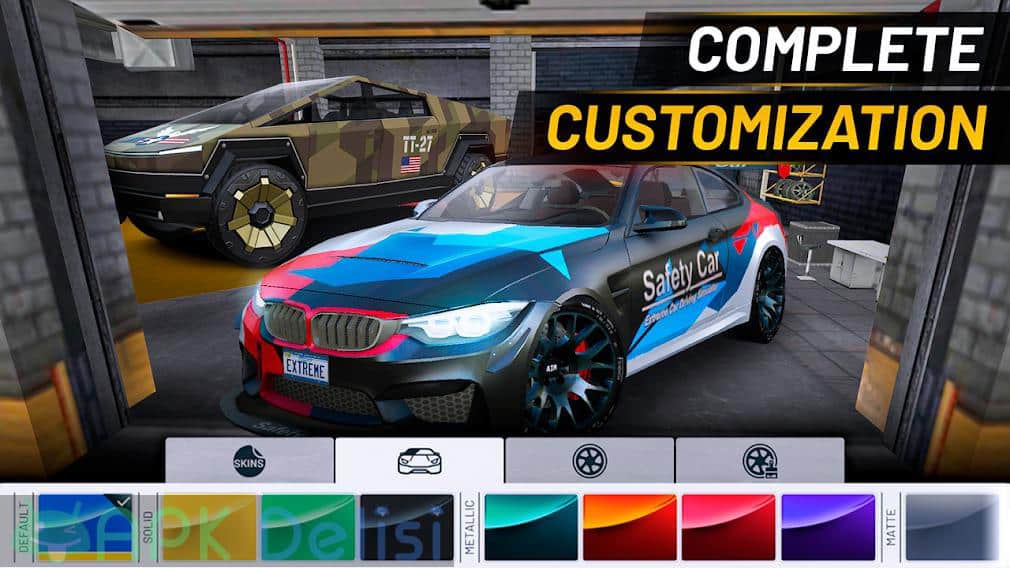The width and height of the screenshot is (1010, 568).
Task: Open the wheel and brake paint tab
Action: click(x=759, y=460)
